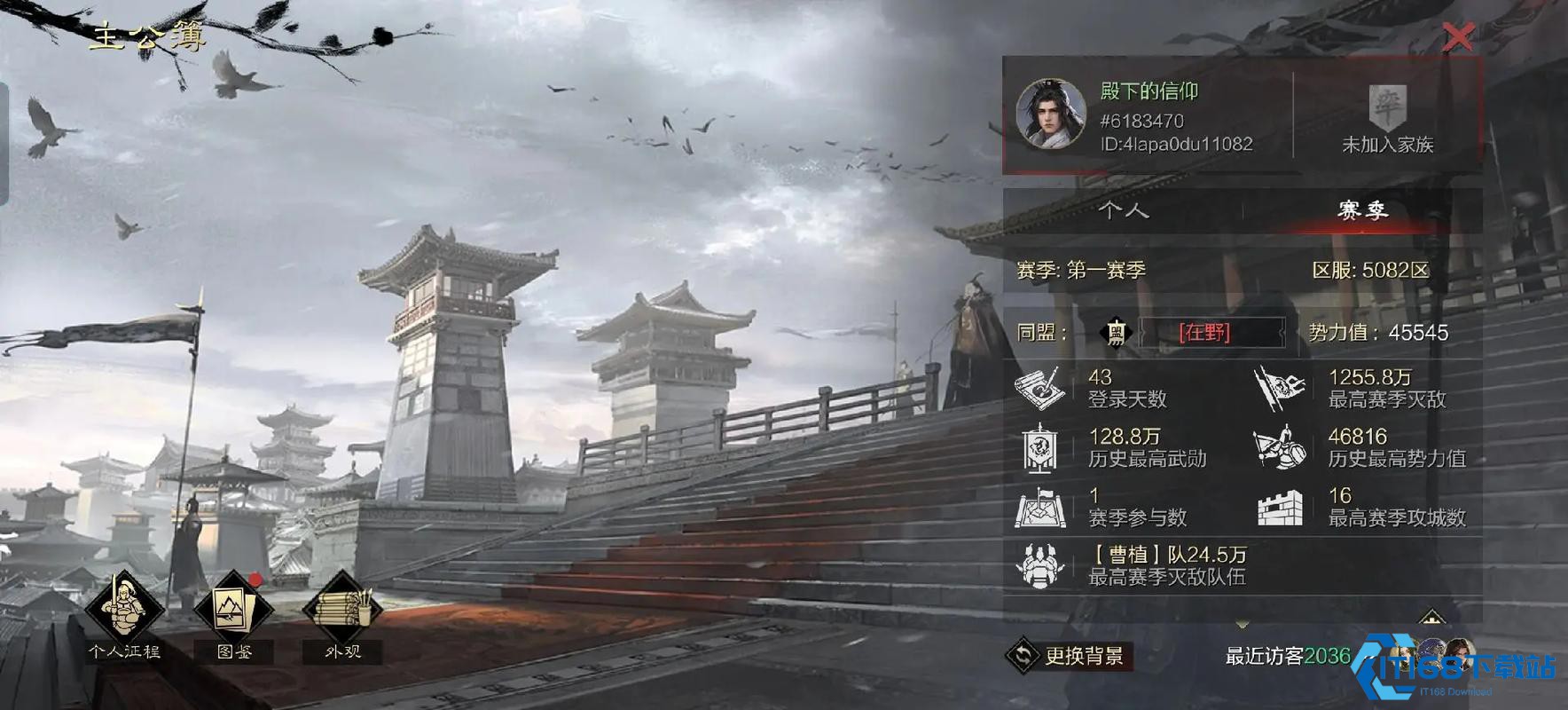
Task: Click the 未加入家族 shield emblem
Action: (x=1389, y=108)
